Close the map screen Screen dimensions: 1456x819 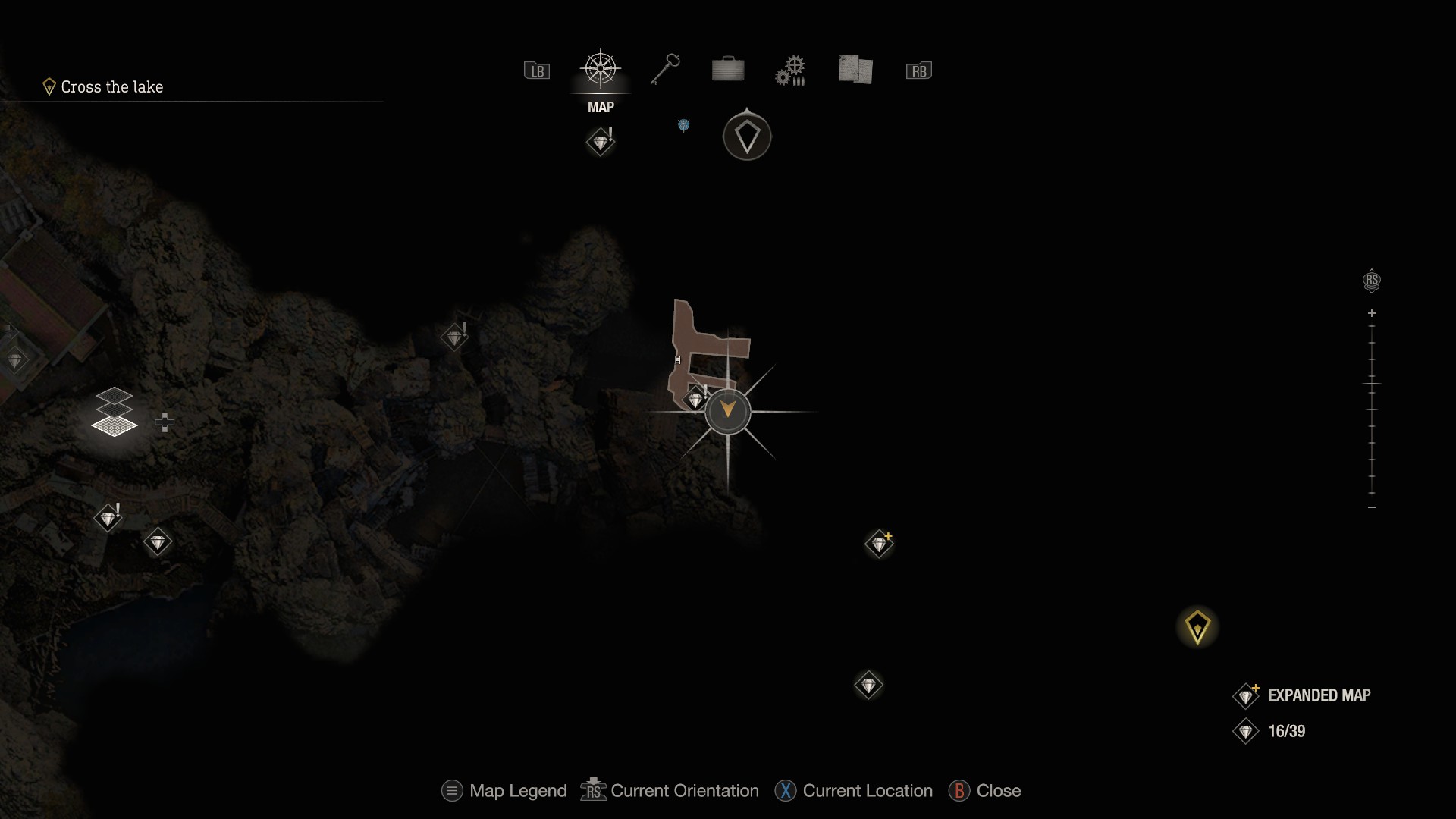[x=985, y=791]
